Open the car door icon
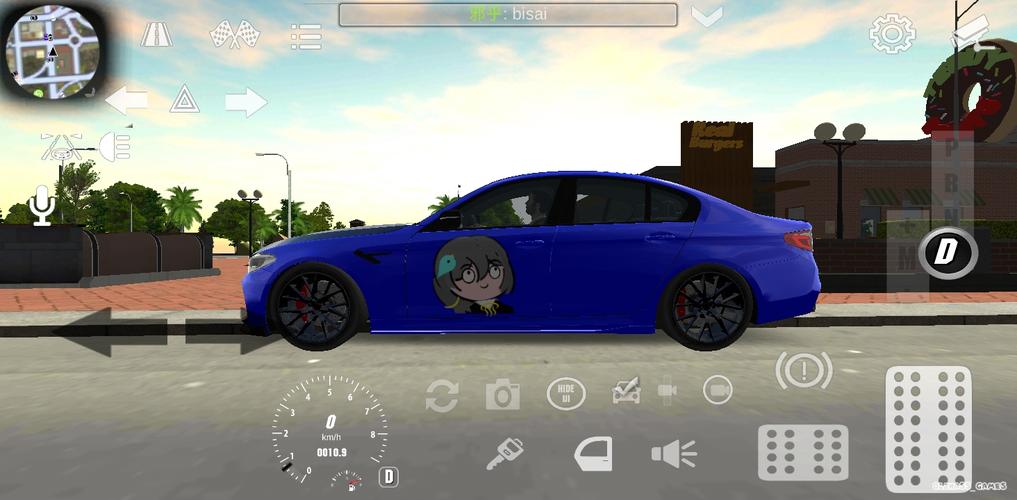The width and height of the screenshot is (1017, 500). tap(593, 454)
